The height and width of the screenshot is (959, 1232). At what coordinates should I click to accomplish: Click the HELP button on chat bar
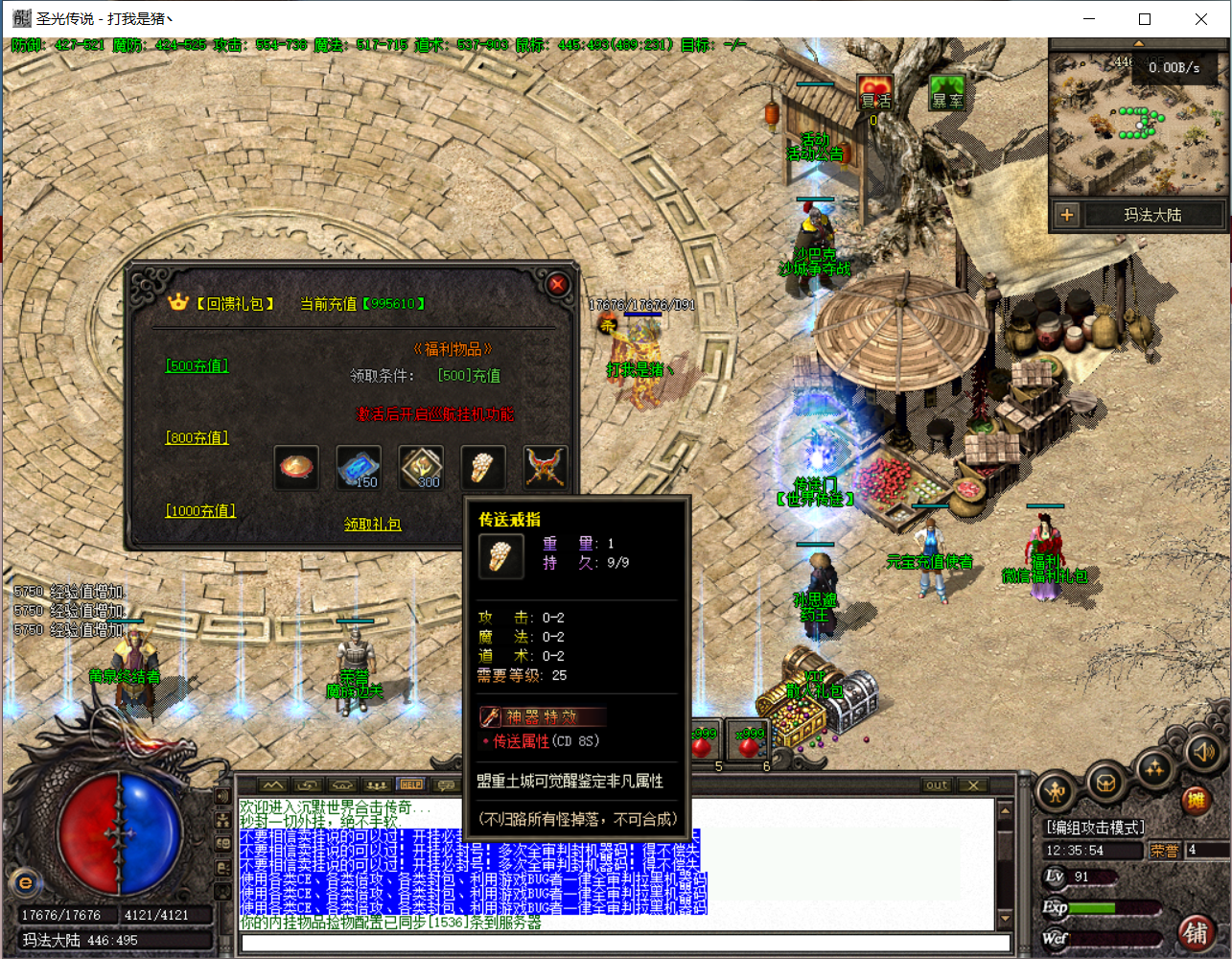coord(410,784)
